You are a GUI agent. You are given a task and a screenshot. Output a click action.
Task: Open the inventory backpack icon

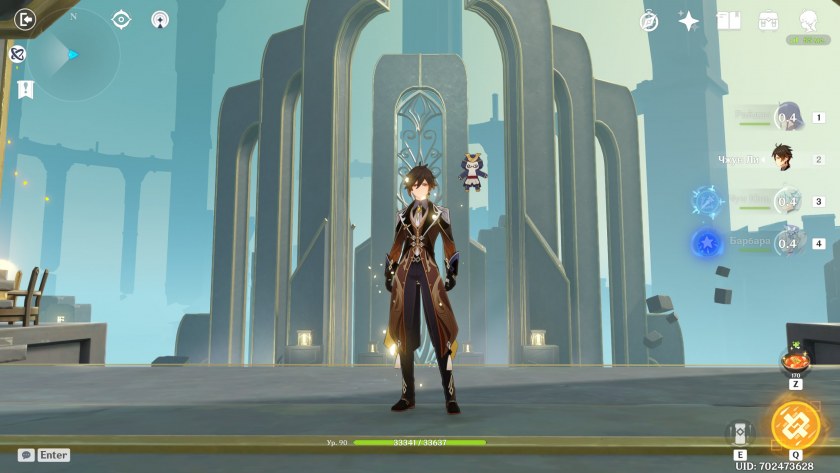pos(768,21)
